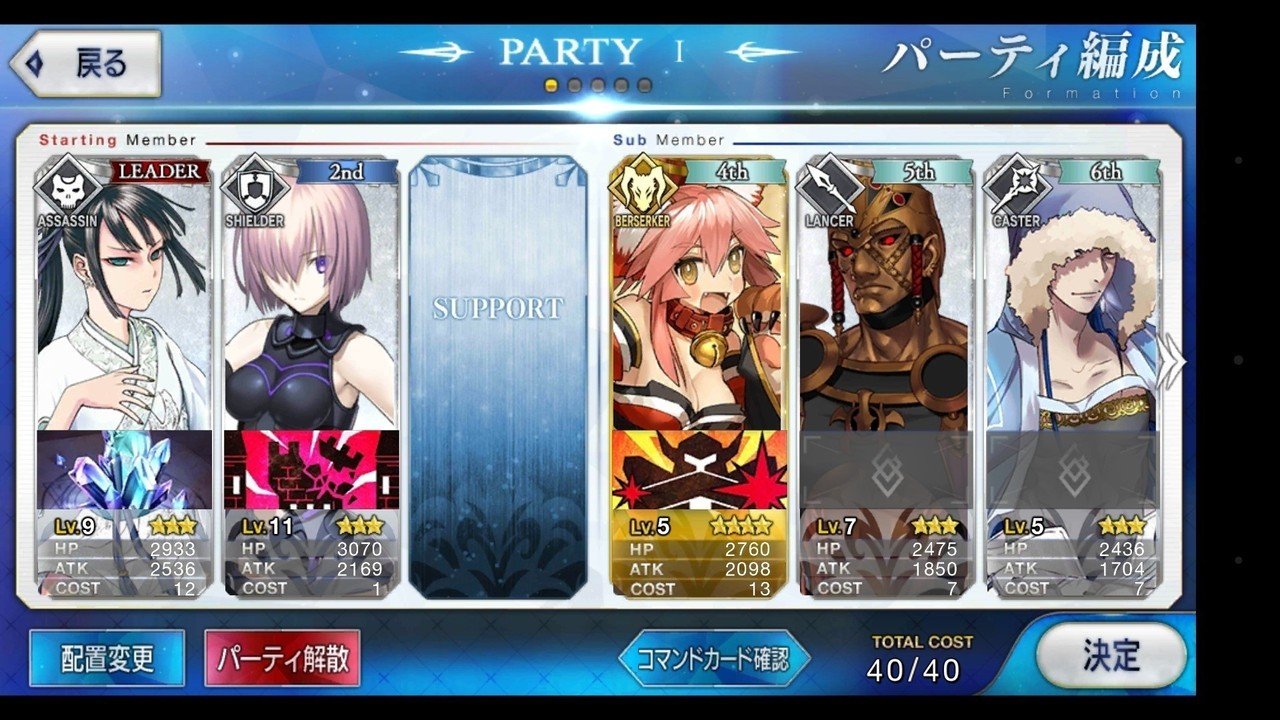Viewport: 1280px width, 720px height.
Task: Confirm the party with 決定
Action: pyautogui.click(x=1110, y=656)
